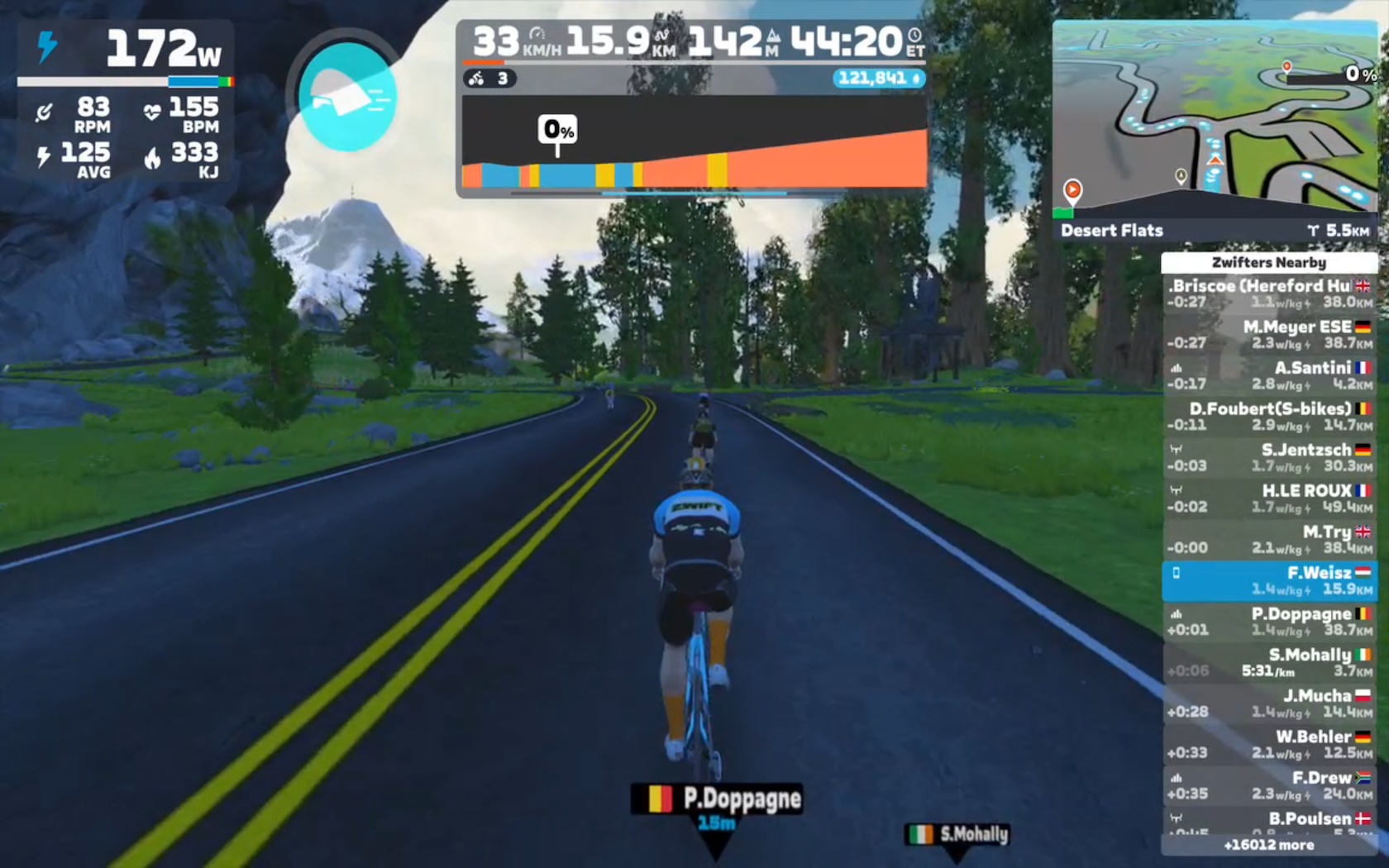Choose S.Mohally rider row
The width and height of the screenshot is (1389, 868).
coord(1269,662)
